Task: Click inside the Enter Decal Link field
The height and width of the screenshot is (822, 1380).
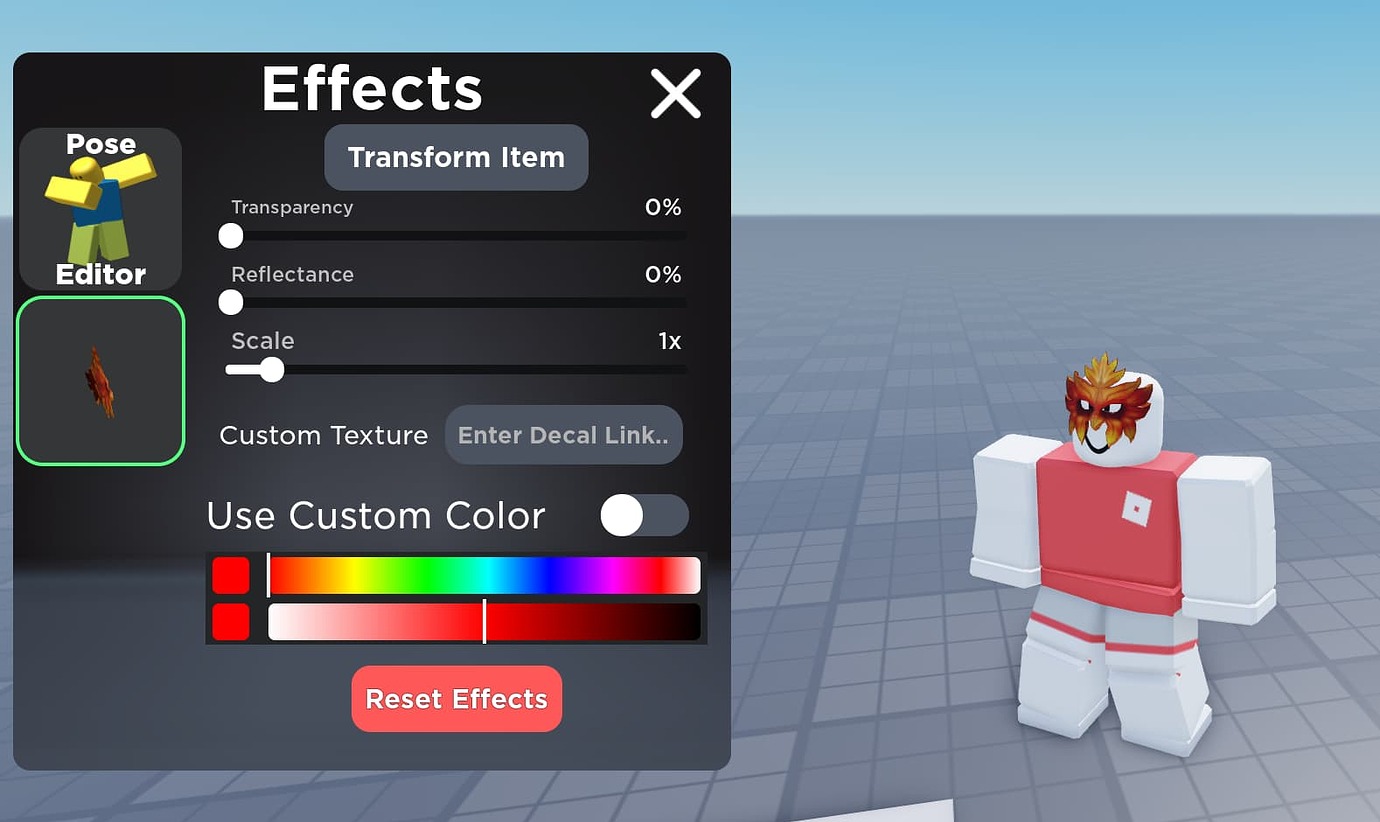Action: pyautogui.click(x=563, y=435)
